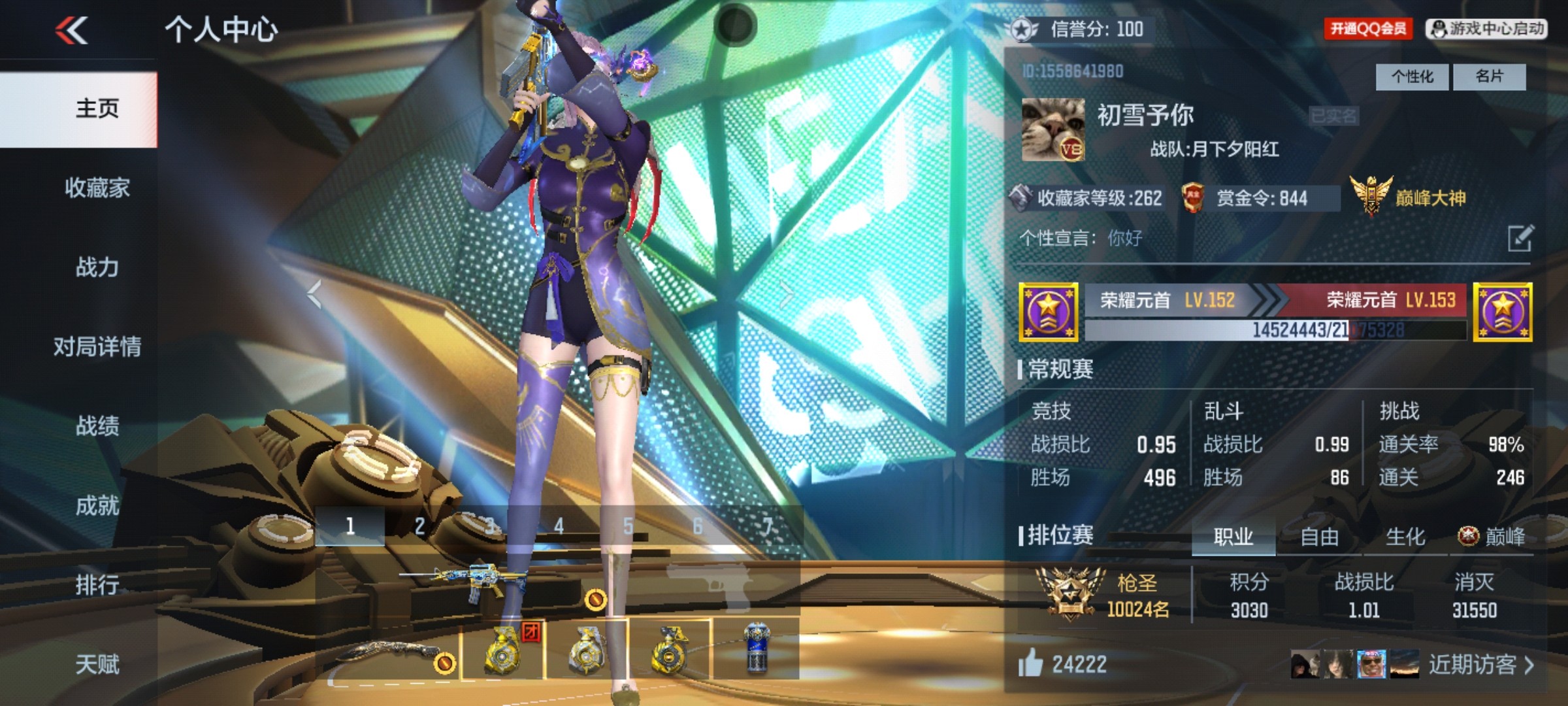The height and width of the screenshot is (706, 1568).
Task: Show the 战绩 records page
Action: point(97,426)
